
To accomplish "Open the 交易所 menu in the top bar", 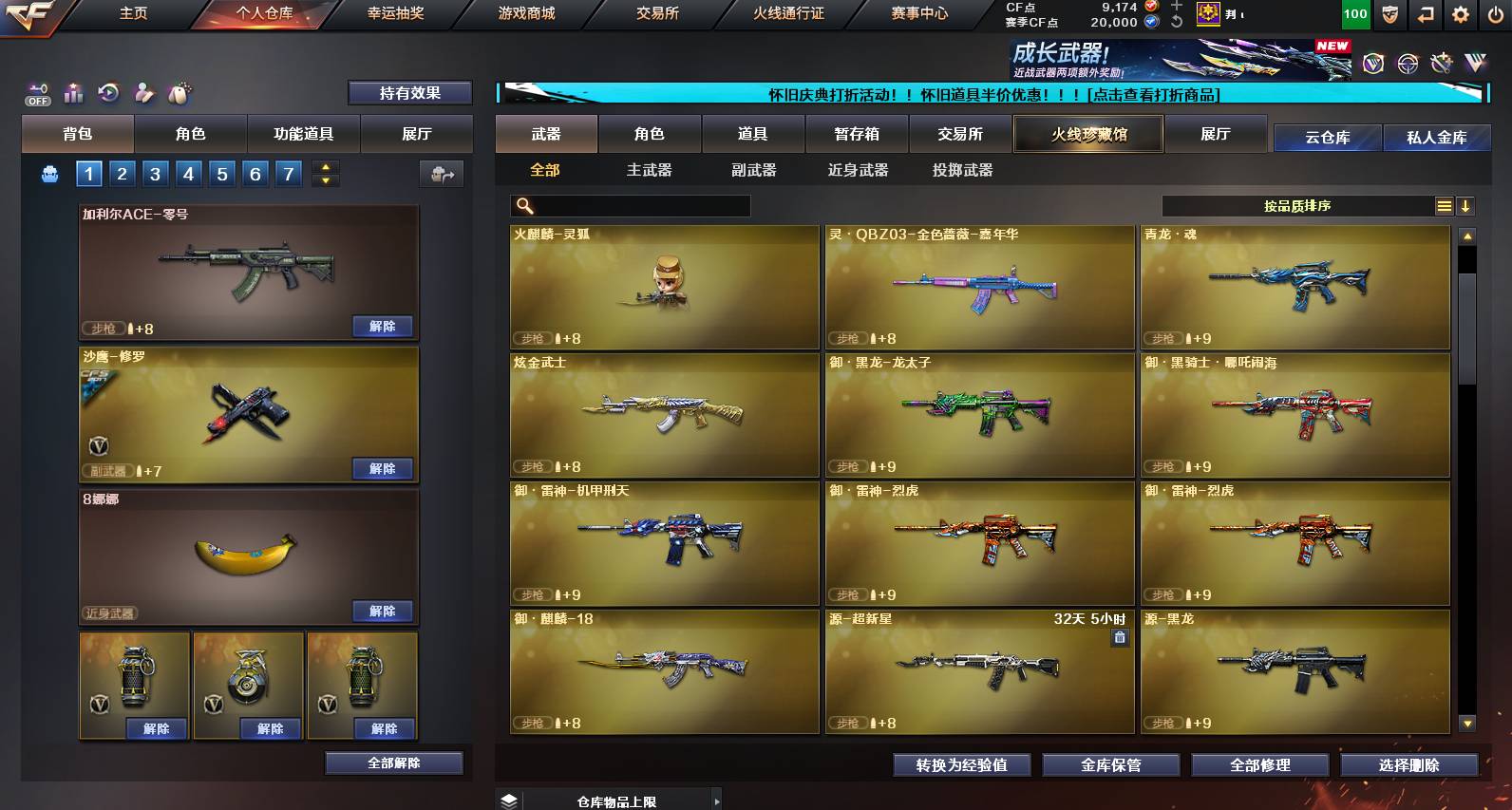I will click(x=655, y=14).
